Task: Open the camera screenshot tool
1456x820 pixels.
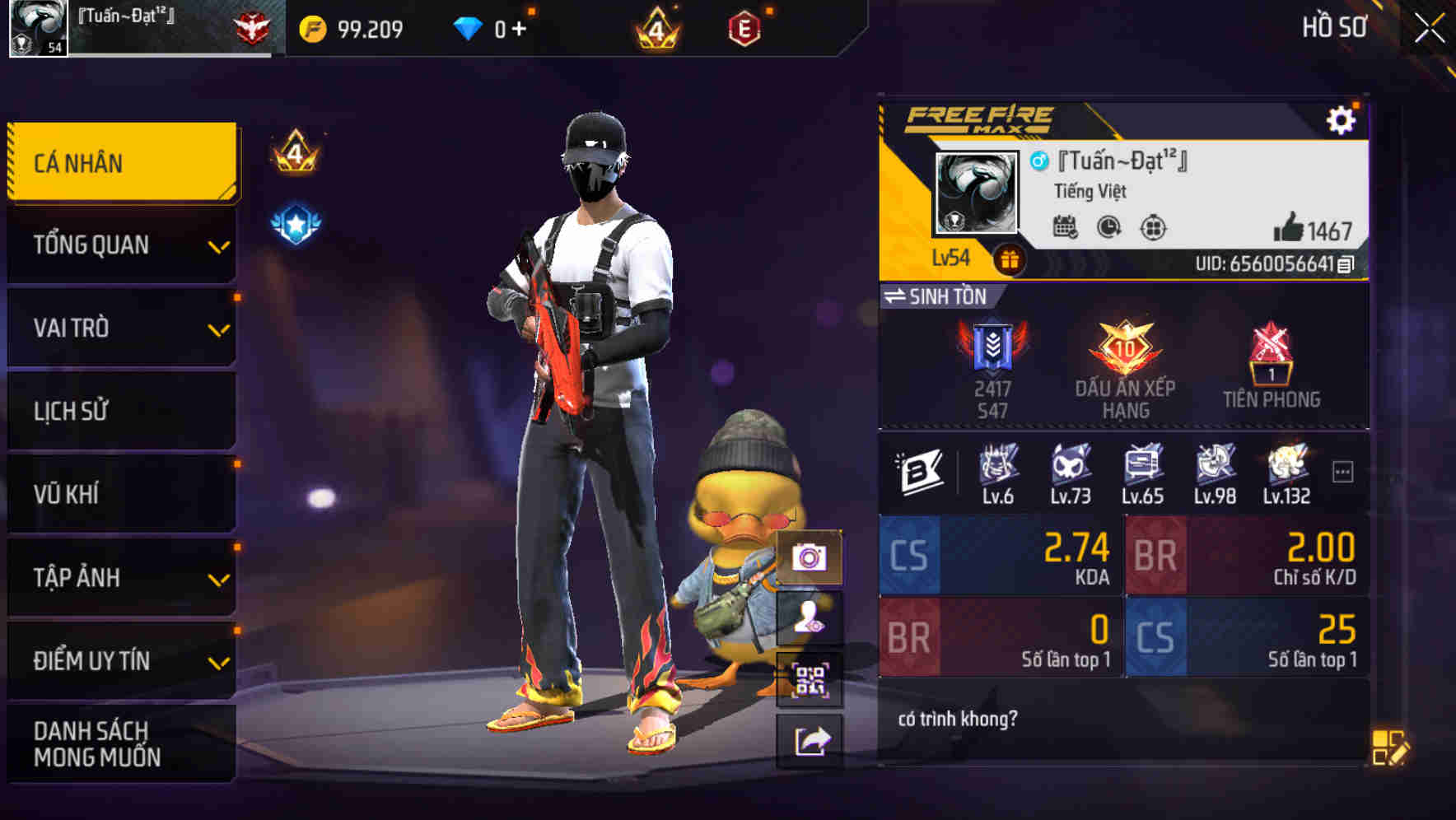Action: click(x=807, y=558)
